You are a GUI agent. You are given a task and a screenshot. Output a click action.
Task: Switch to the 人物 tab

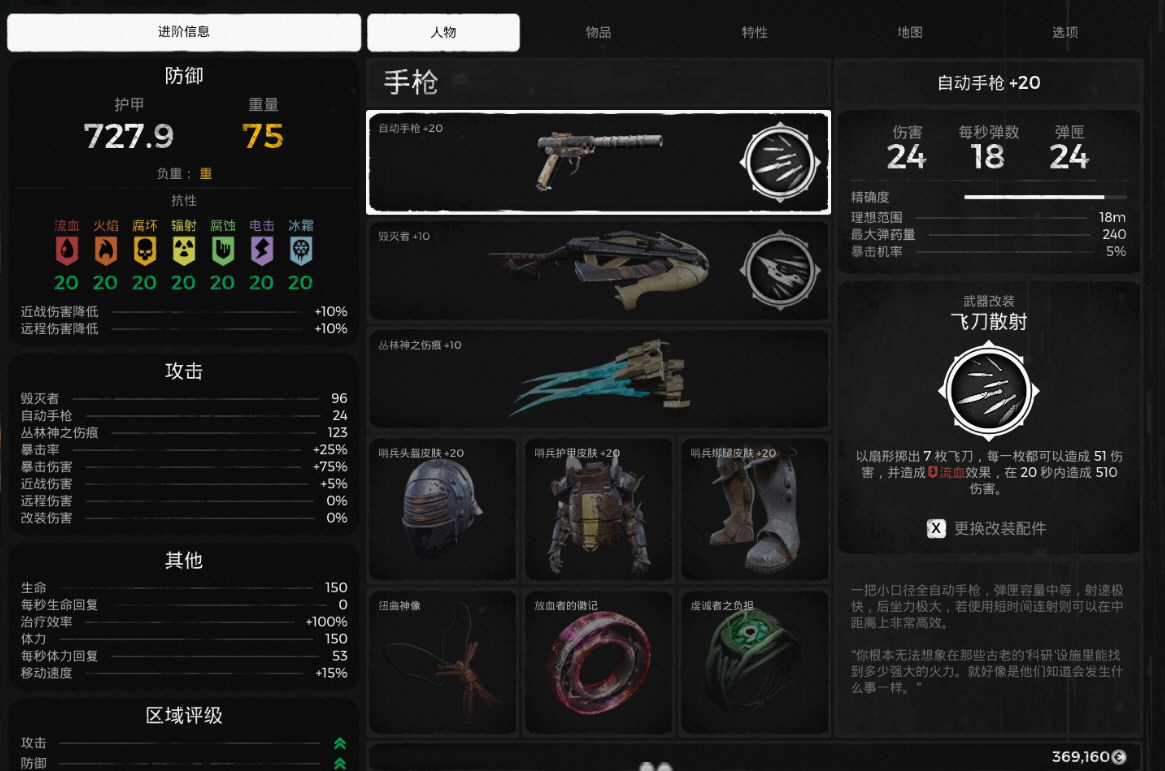(443, 32)
